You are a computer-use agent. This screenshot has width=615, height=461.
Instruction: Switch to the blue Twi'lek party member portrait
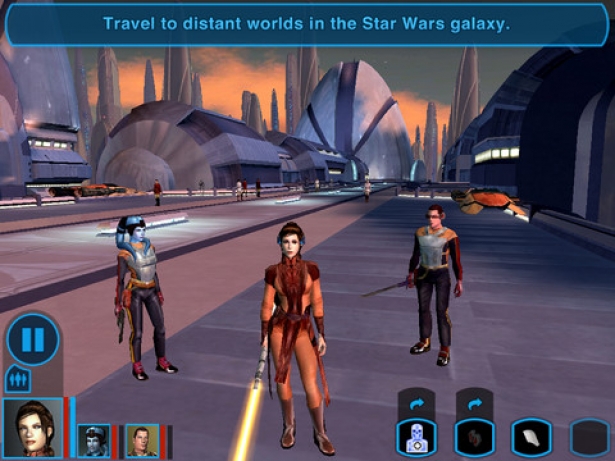pos(93,440)
